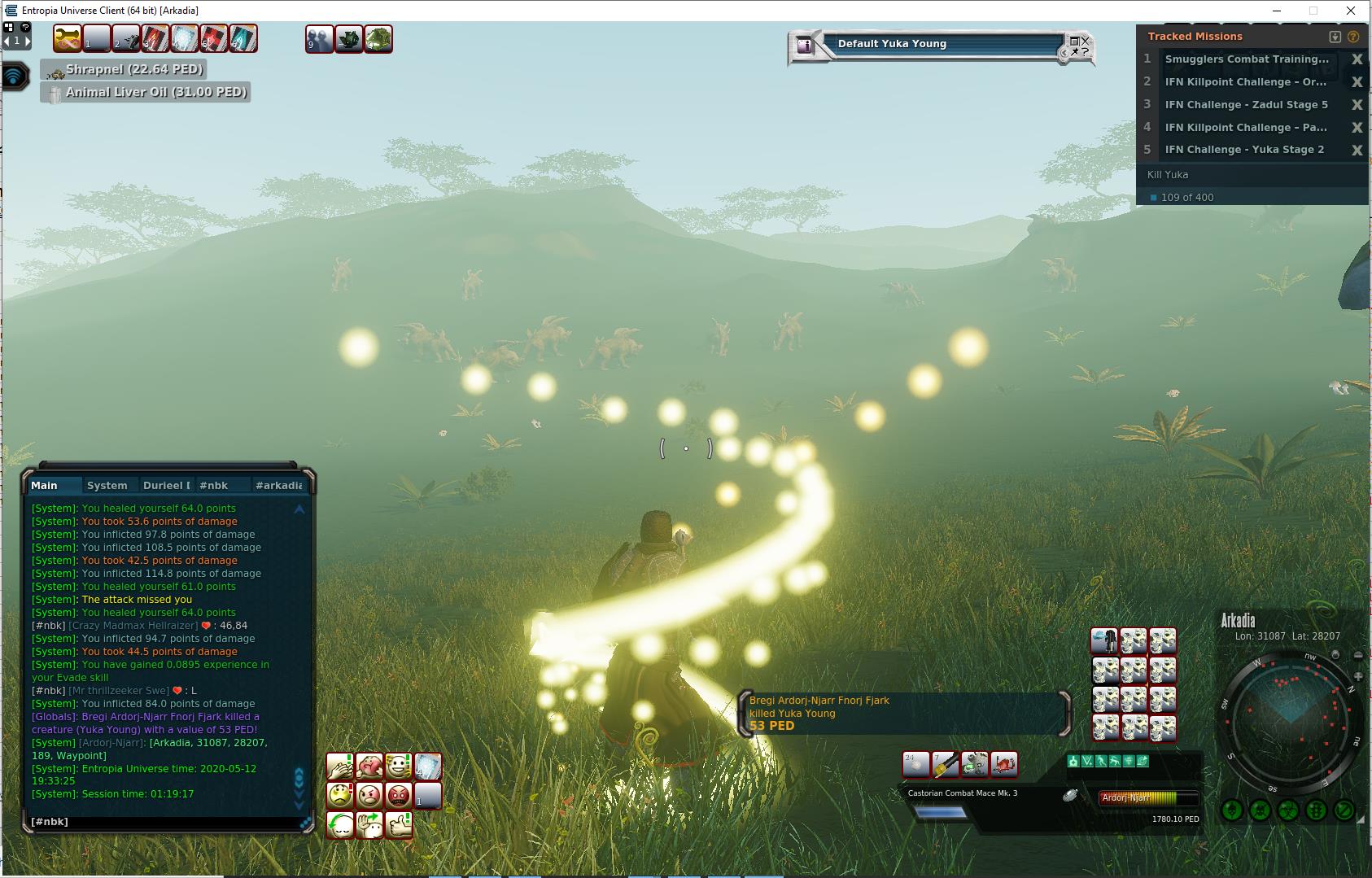1372x878 pixels.
Task: Use the clapping hands emote
Action: click(x=340, y=766)
